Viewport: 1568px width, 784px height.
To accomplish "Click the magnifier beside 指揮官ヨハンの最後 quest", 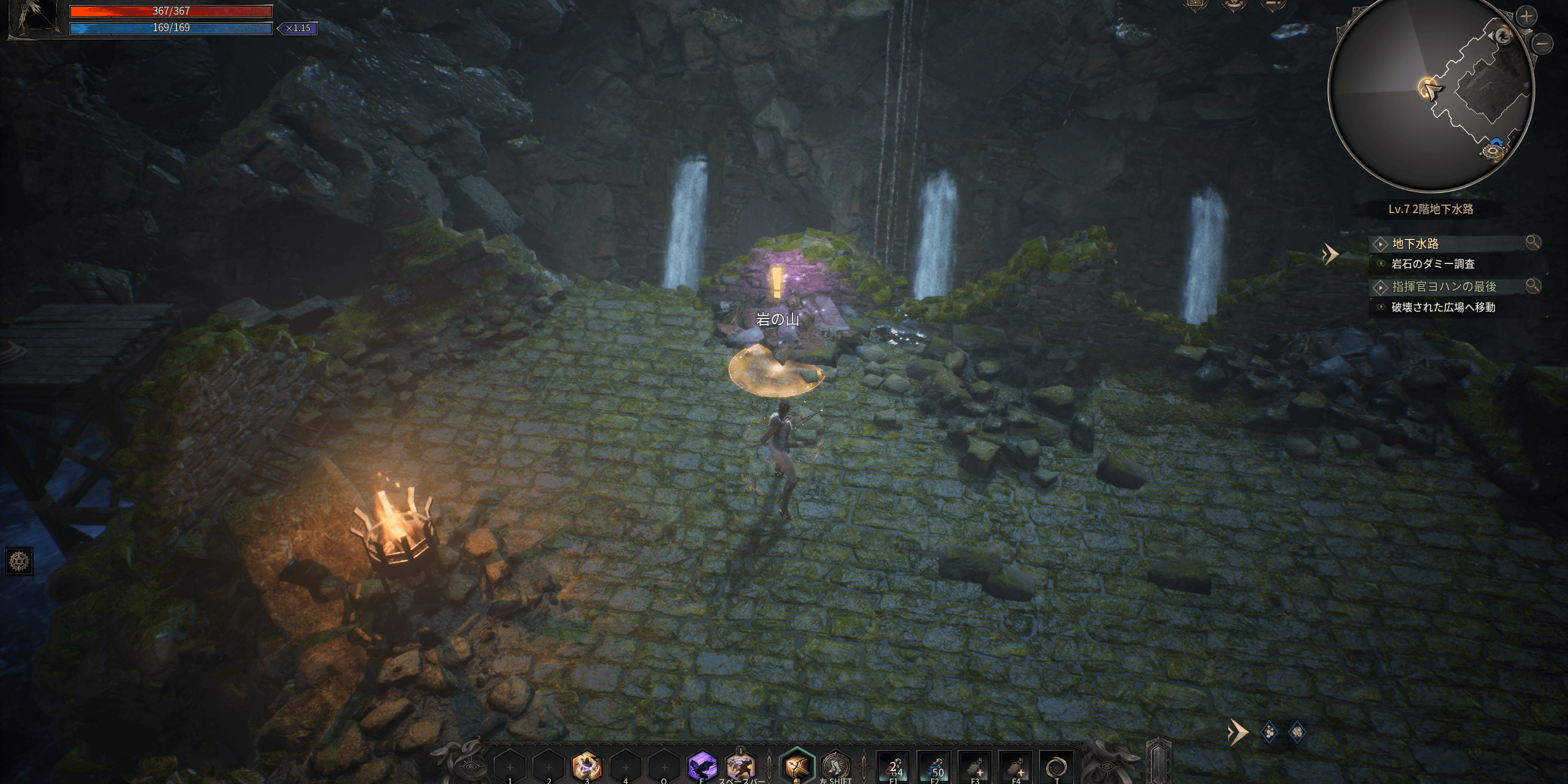I will [1532, 286].
